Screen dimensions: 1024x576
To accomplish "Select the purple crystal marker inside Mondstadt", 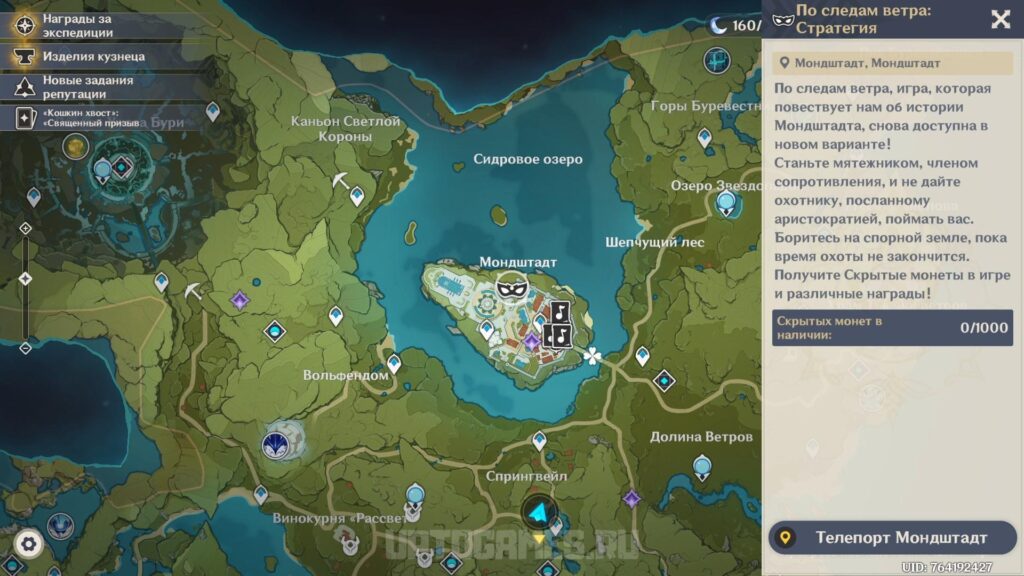I will pos(532,342).
